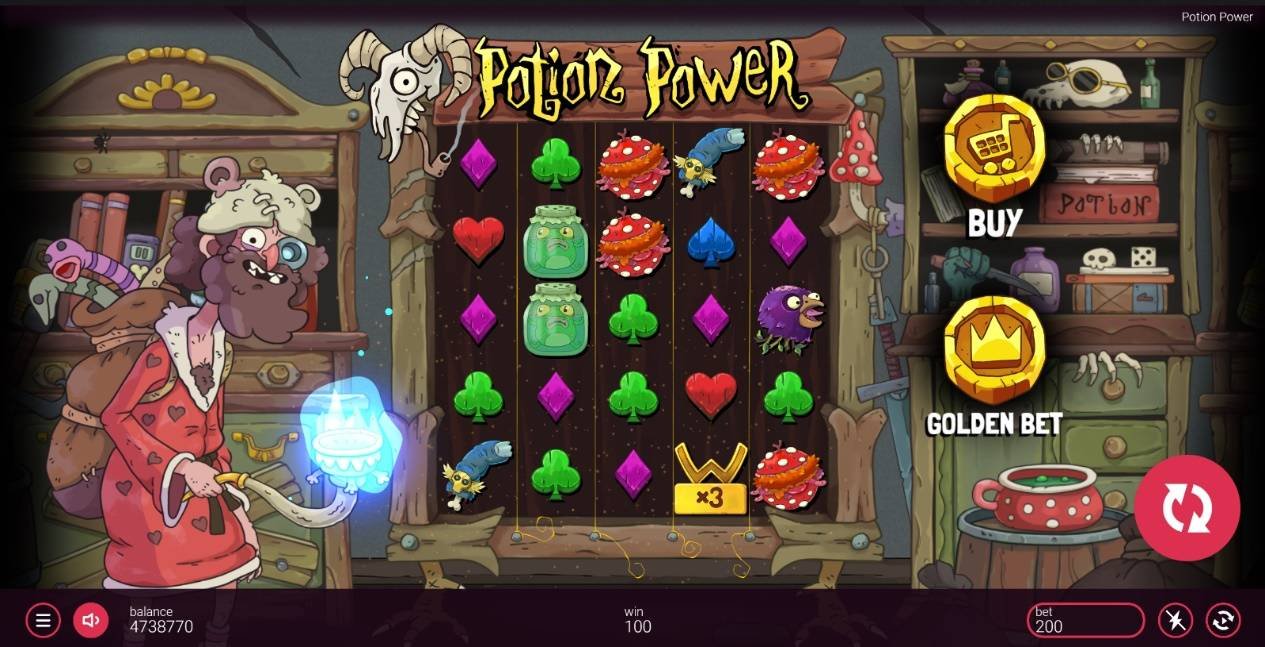Open the bet amount selector
1265x647 pixels.
1085,620
